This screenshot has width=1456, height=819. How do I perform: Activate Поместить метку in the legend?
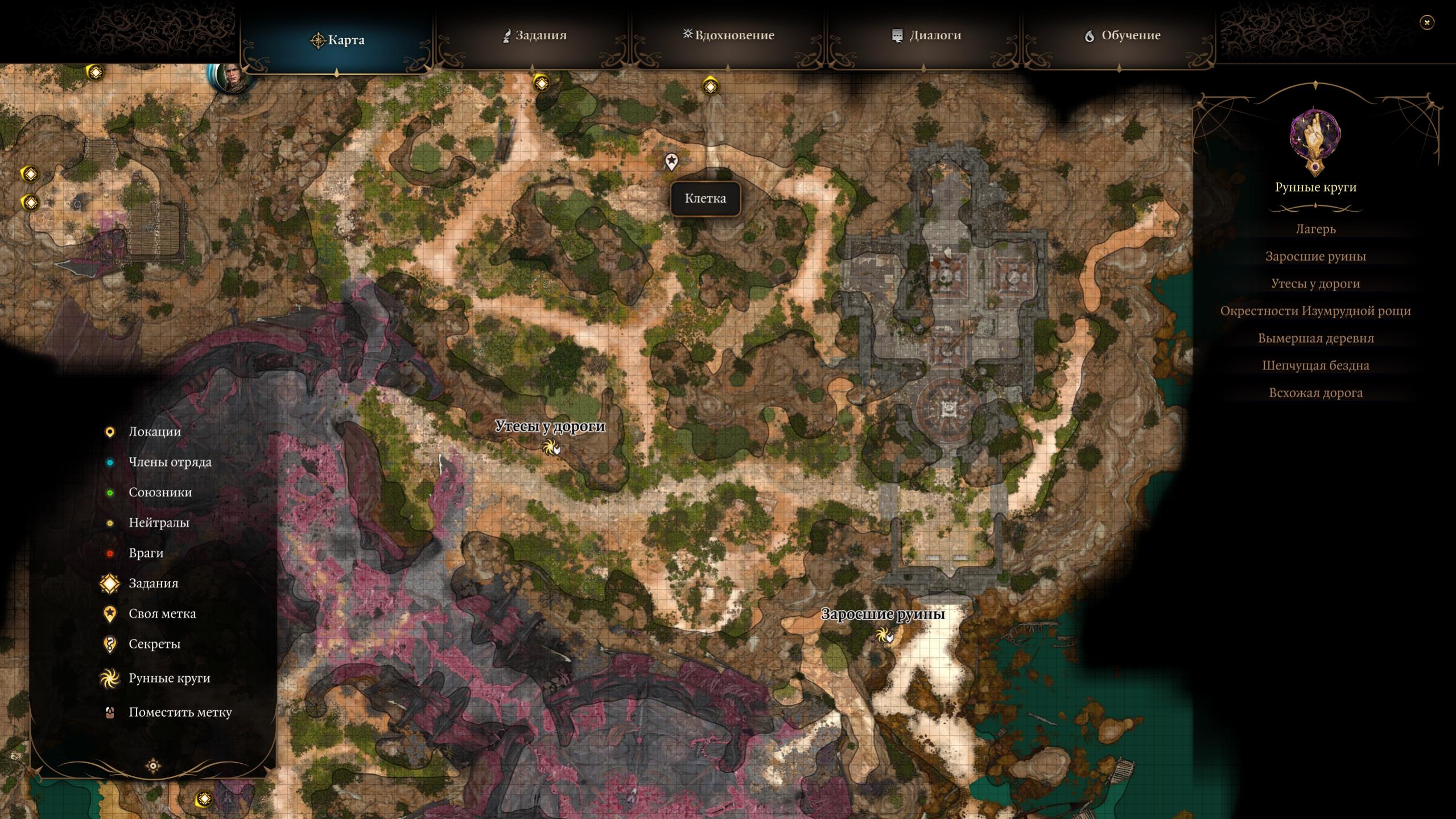[x=180, y=712]
